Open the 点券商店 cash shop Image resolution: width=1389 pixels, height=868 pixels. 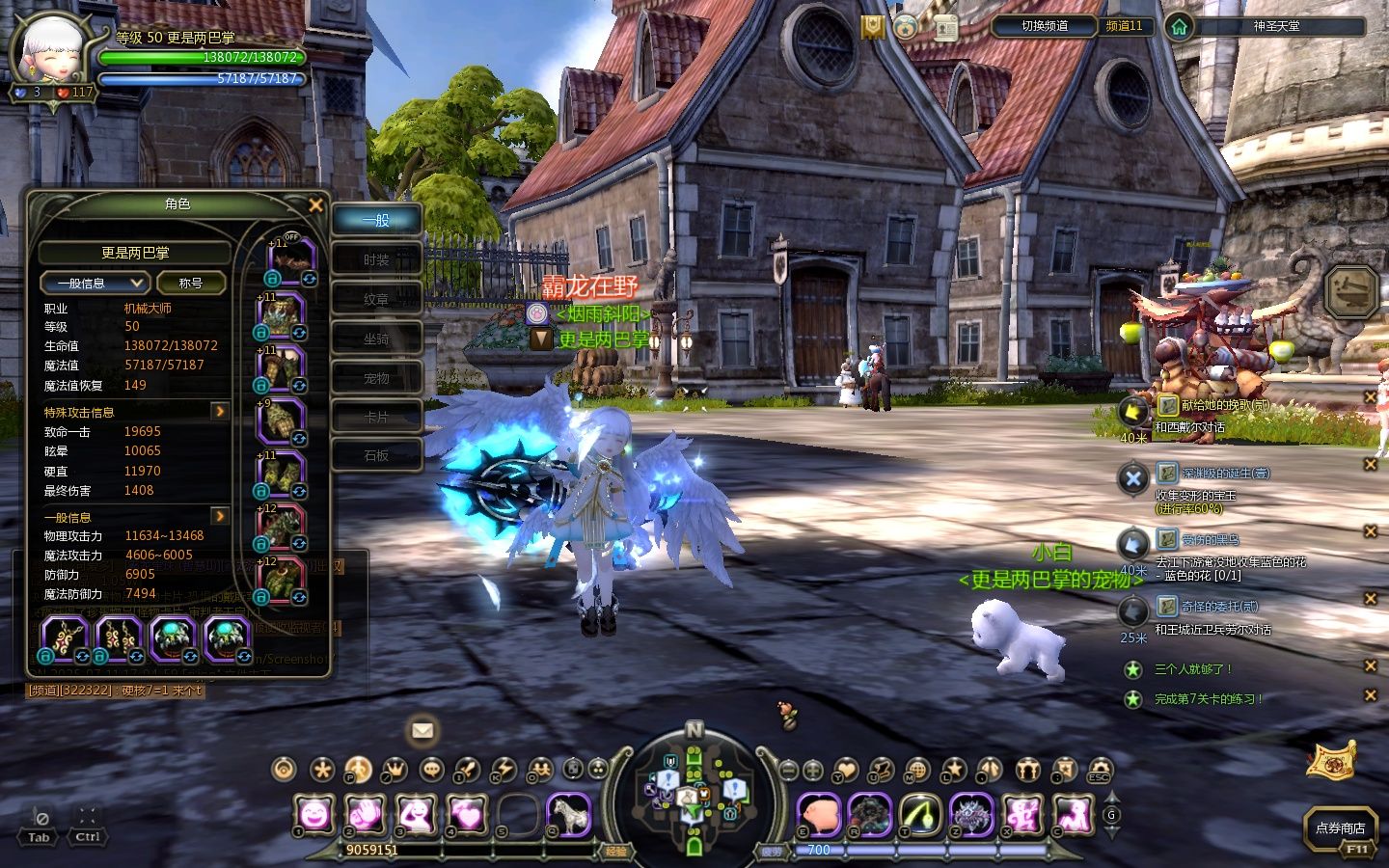coord(1340,828)
